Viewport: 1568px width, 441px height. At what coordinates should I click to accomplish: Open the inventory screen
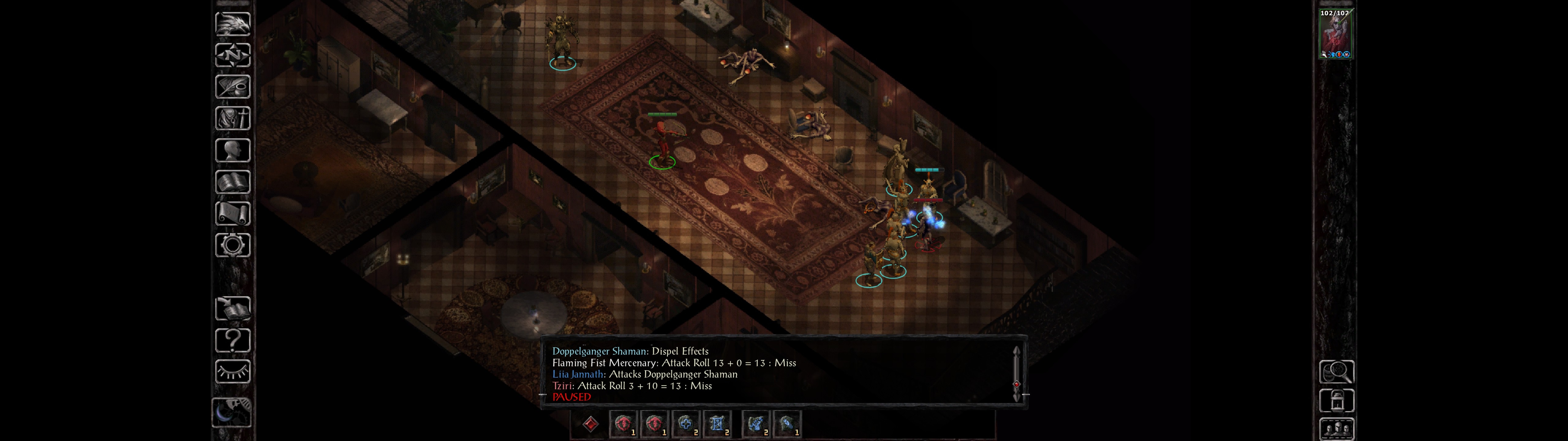(x=232, y=118)
